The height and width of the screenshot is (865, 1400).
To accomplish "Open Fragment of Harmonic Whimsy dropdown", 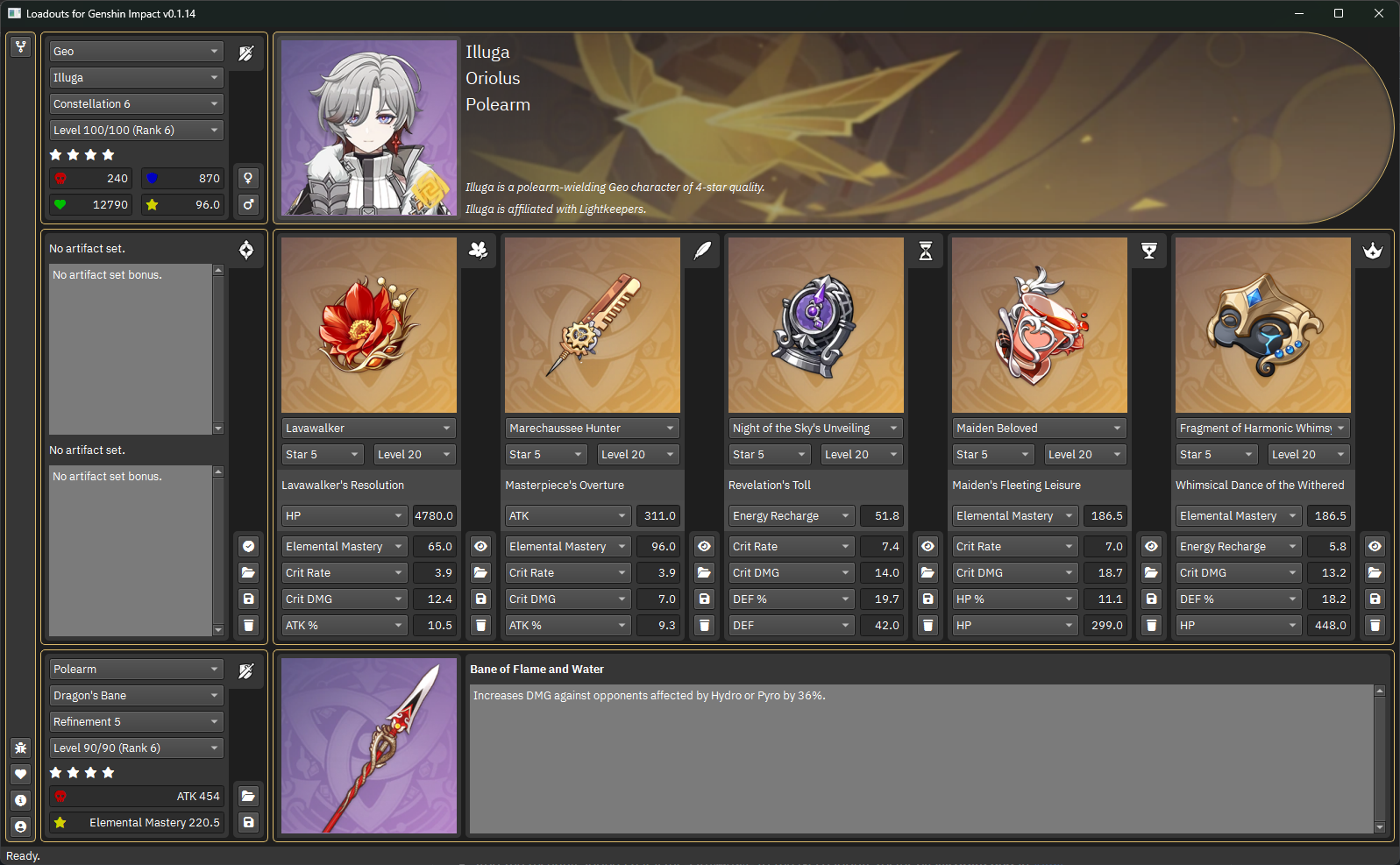I will click(x=1262, y=429).
